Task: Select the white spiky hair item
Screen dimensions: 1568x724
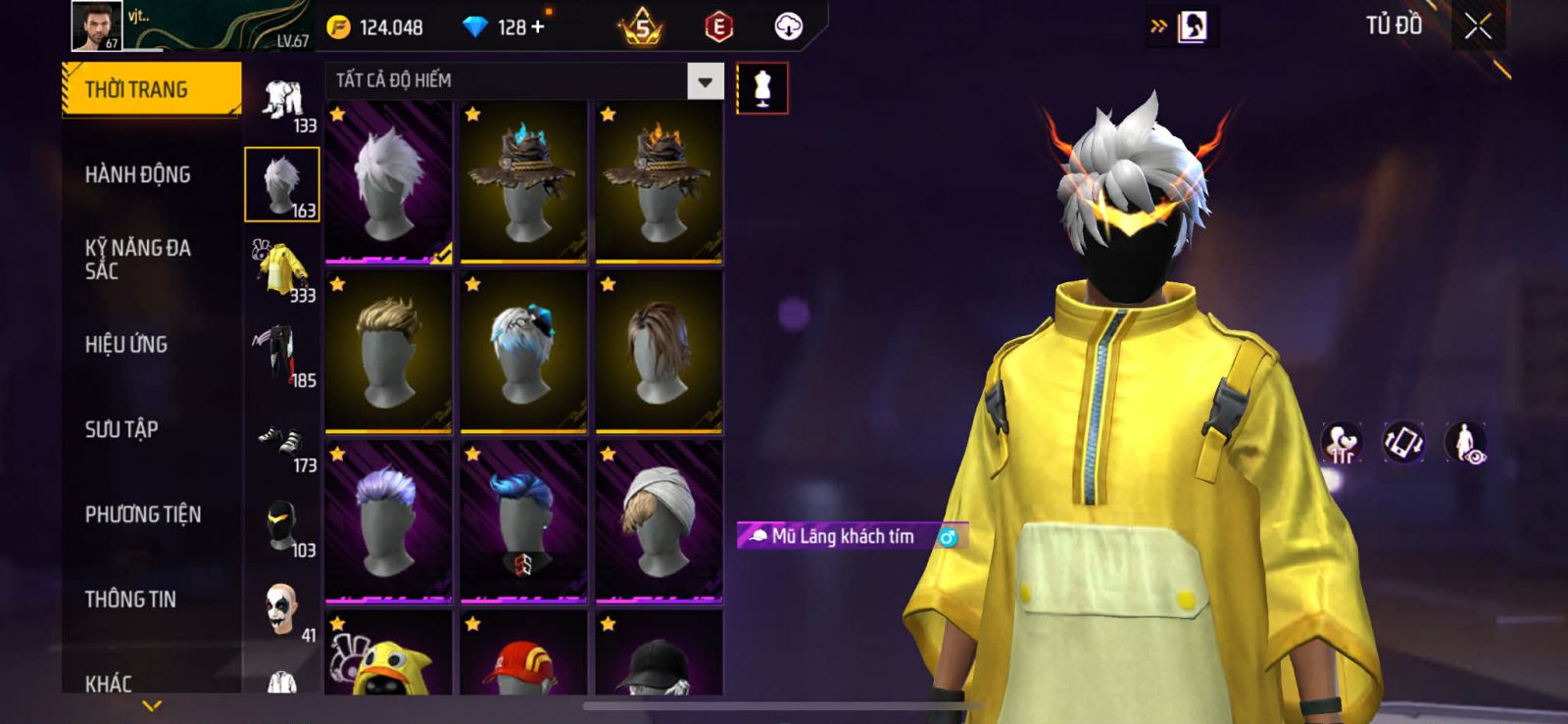Action: (x=388, y=183)
